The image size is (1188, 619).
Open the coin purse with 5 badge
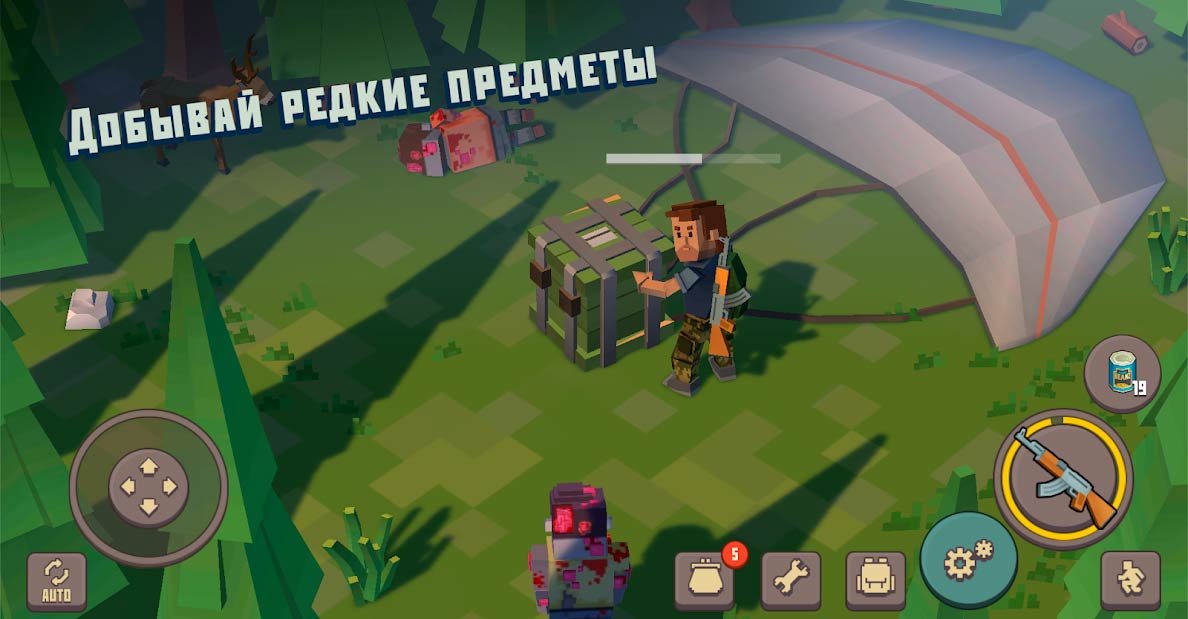(705, 579)
